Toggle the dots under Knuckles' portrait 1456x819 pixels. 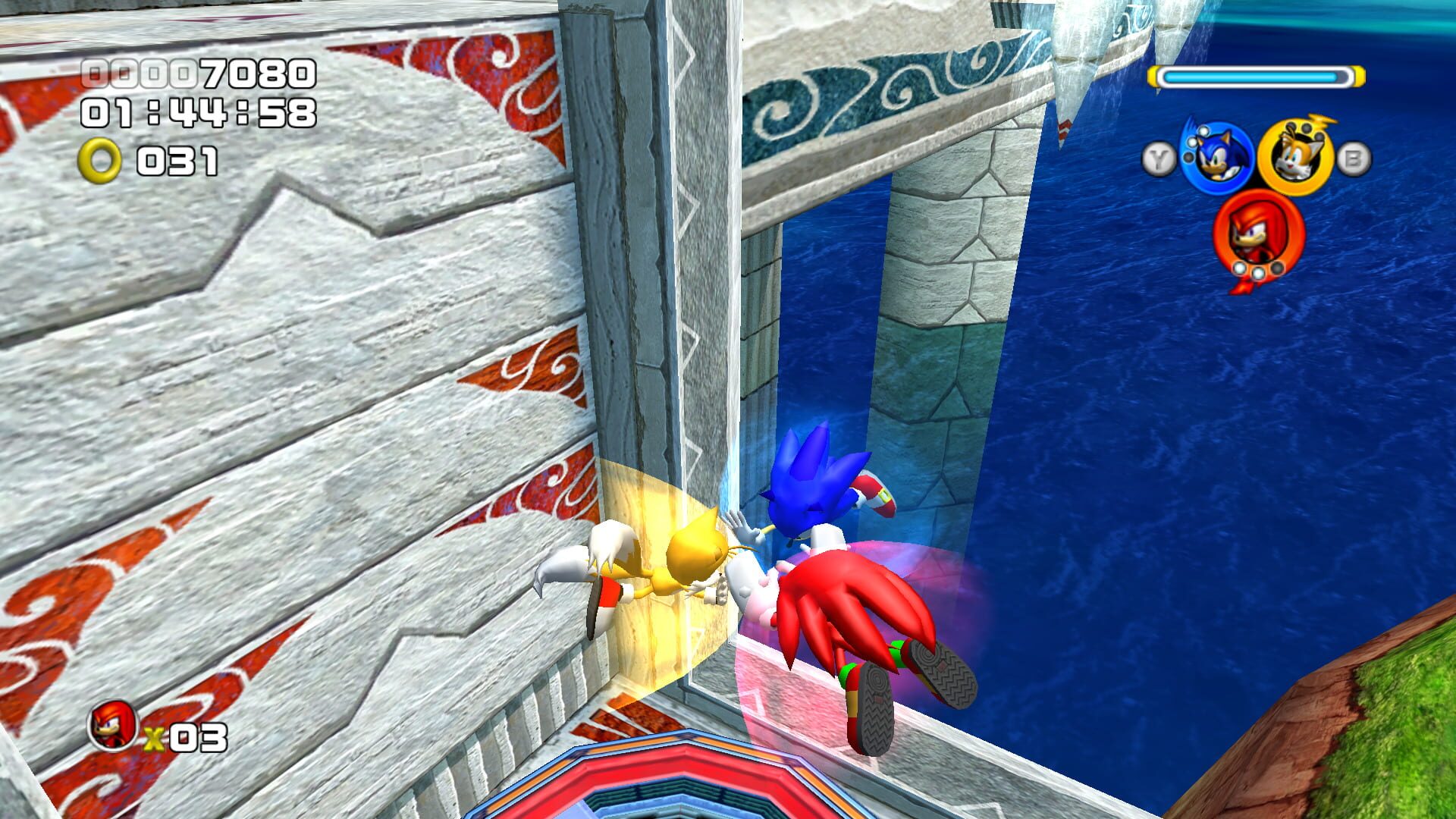click(x=1258, y=271)
